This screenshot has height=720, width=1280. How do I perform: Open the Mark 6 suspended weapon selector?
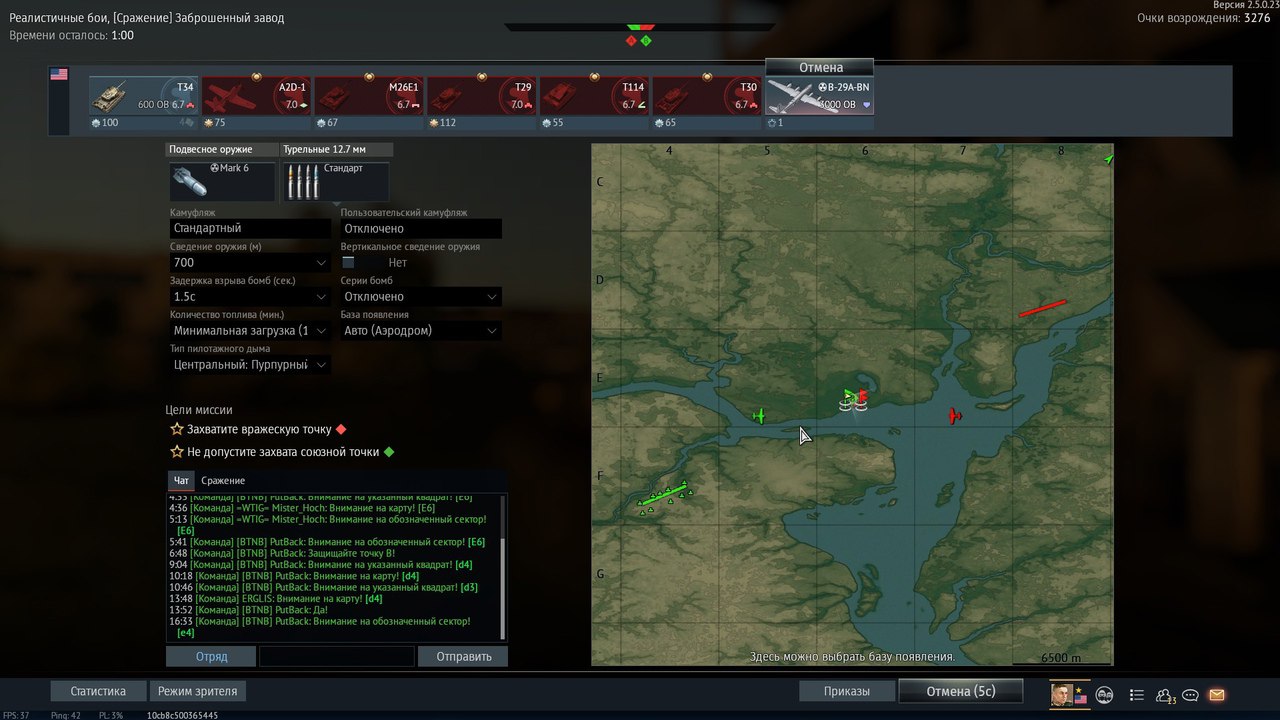(222, 181)
